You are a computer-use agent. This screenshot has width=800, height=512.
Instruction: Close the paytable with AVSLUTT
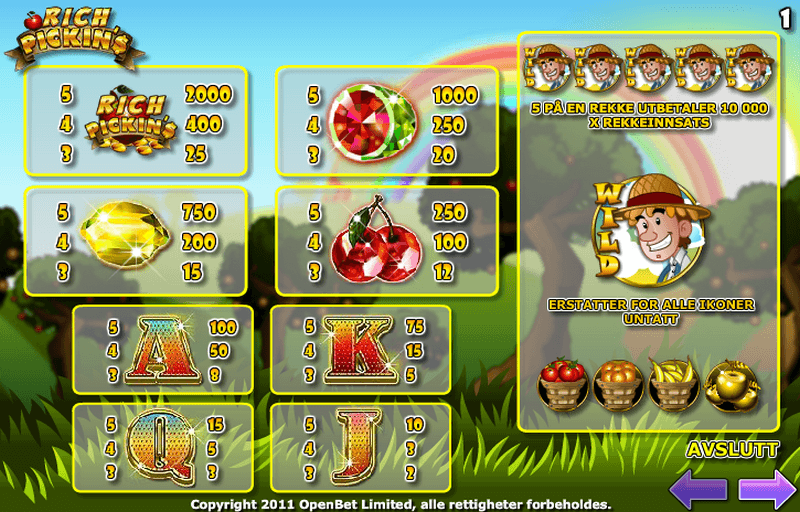tap(733, 451)
